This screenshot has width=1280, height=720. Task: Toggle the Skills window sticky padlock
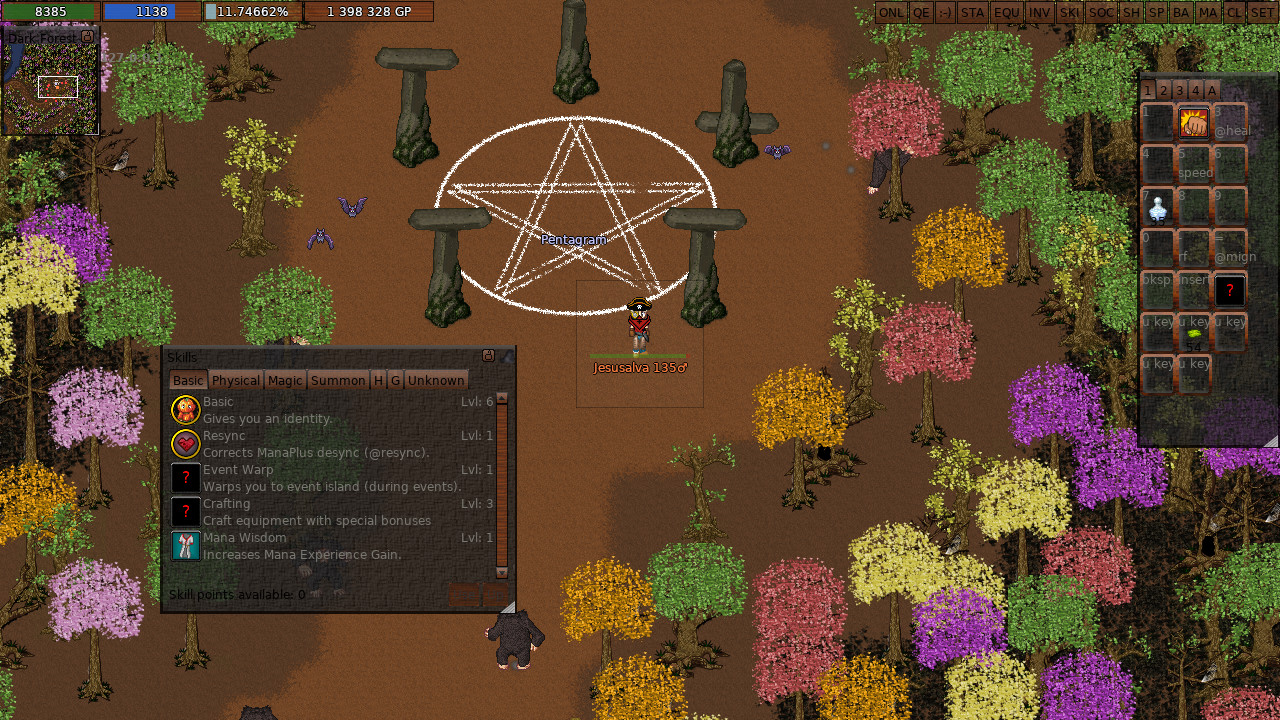point(488,356)
